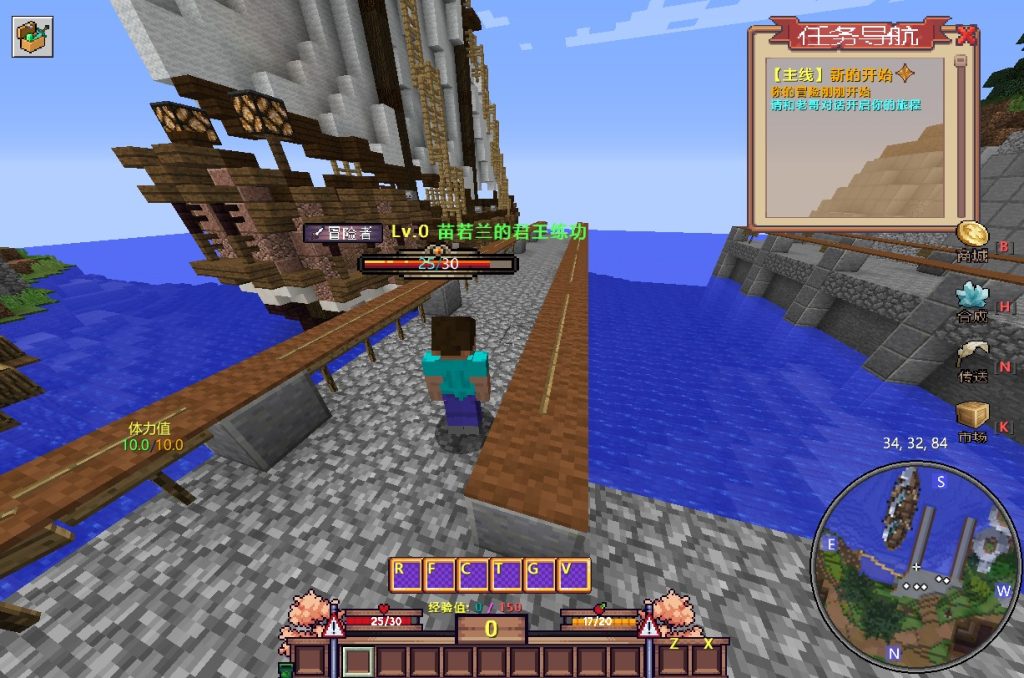Click the quest panel scrollbar handle
Screen dimensions: 1024x678
961,62
